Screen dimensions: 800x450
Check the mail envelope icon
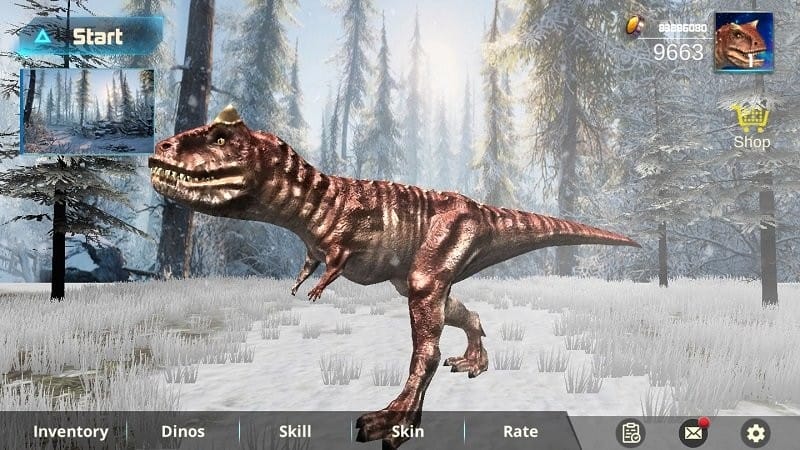(x=692, y=433)
